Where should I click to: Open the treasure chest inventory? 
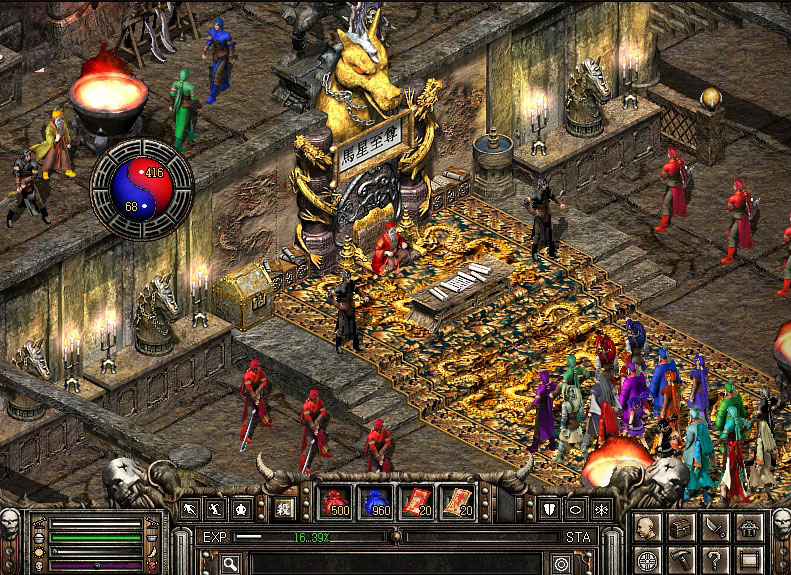point(681,526)
